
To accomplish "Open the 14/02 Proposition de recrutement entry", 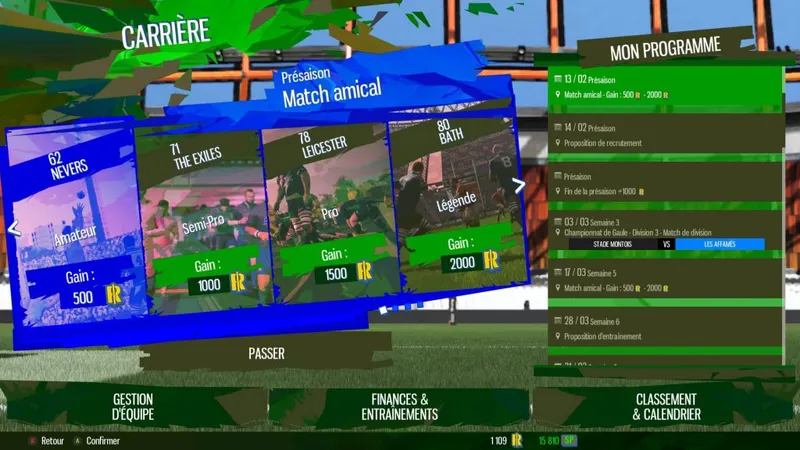I will tap(667, 135).
